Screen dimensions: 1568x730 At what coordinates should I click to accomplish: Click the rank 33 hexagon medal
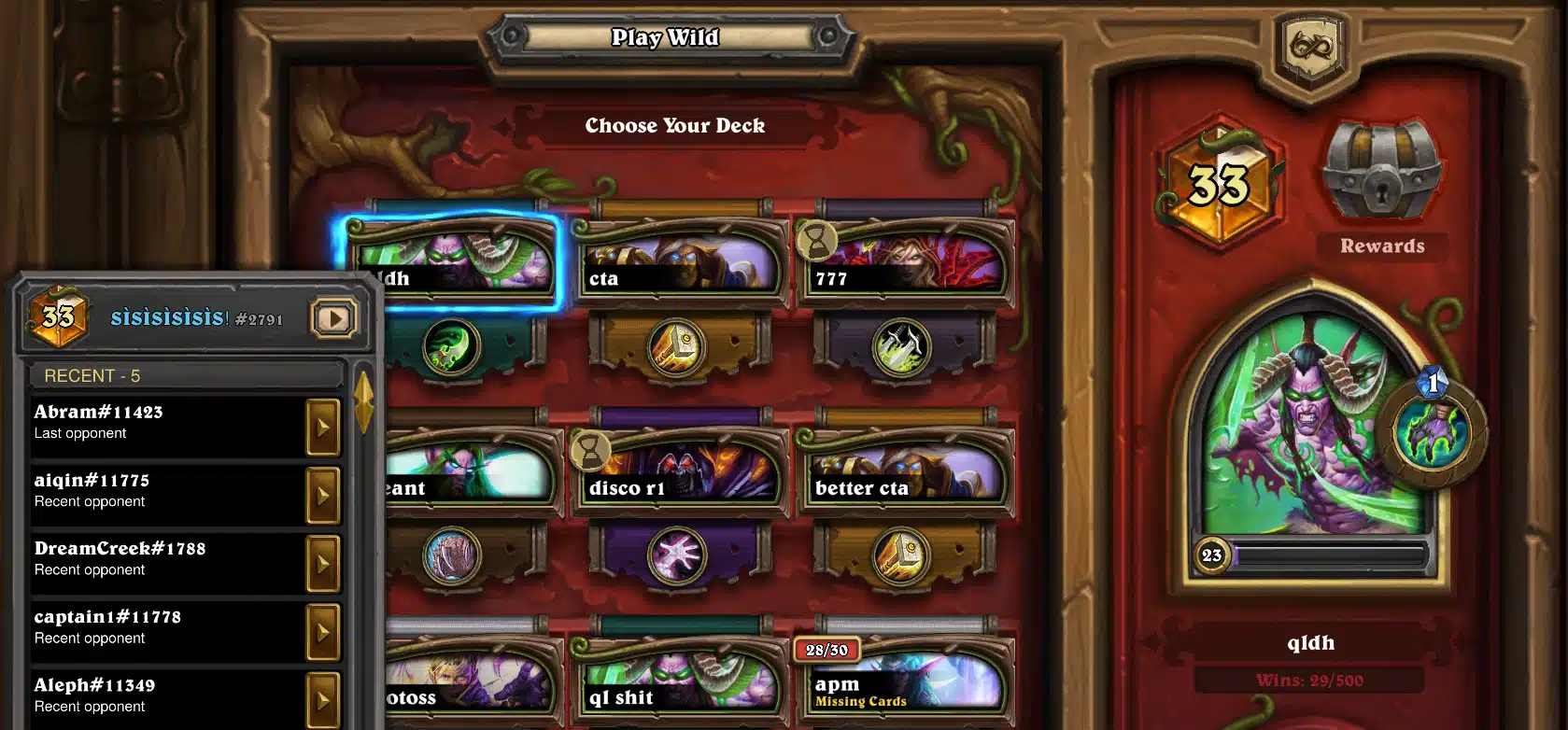pos(1218,184)
